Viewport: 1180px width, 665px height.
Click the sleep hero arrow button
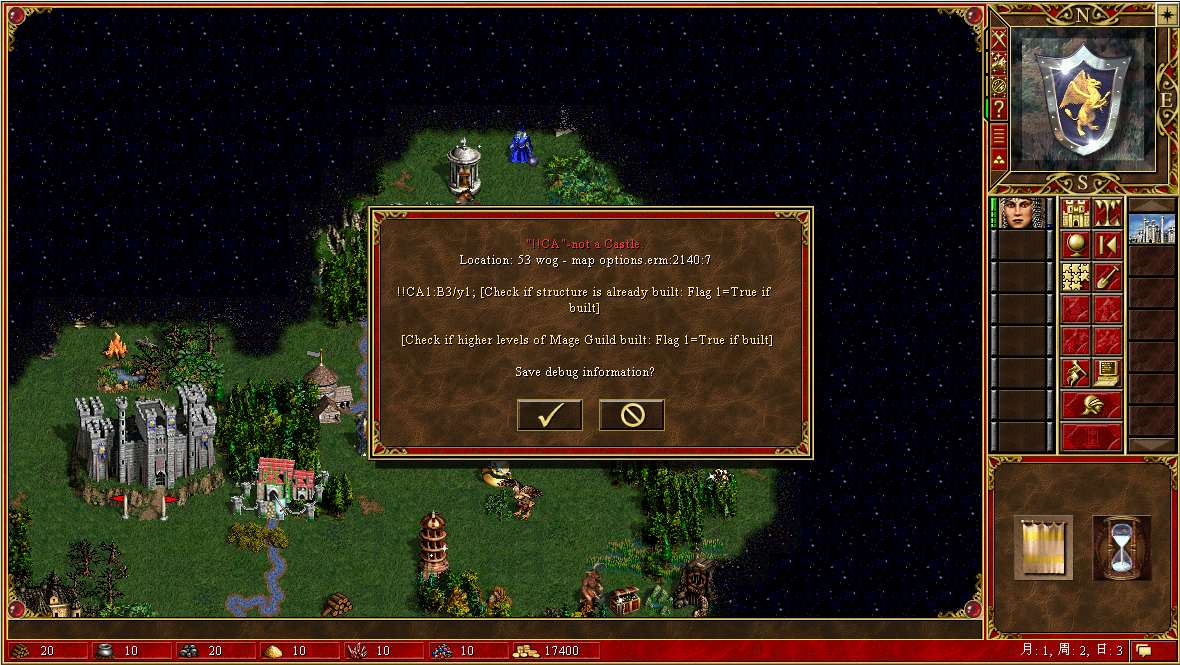(x=1106, y=244)
